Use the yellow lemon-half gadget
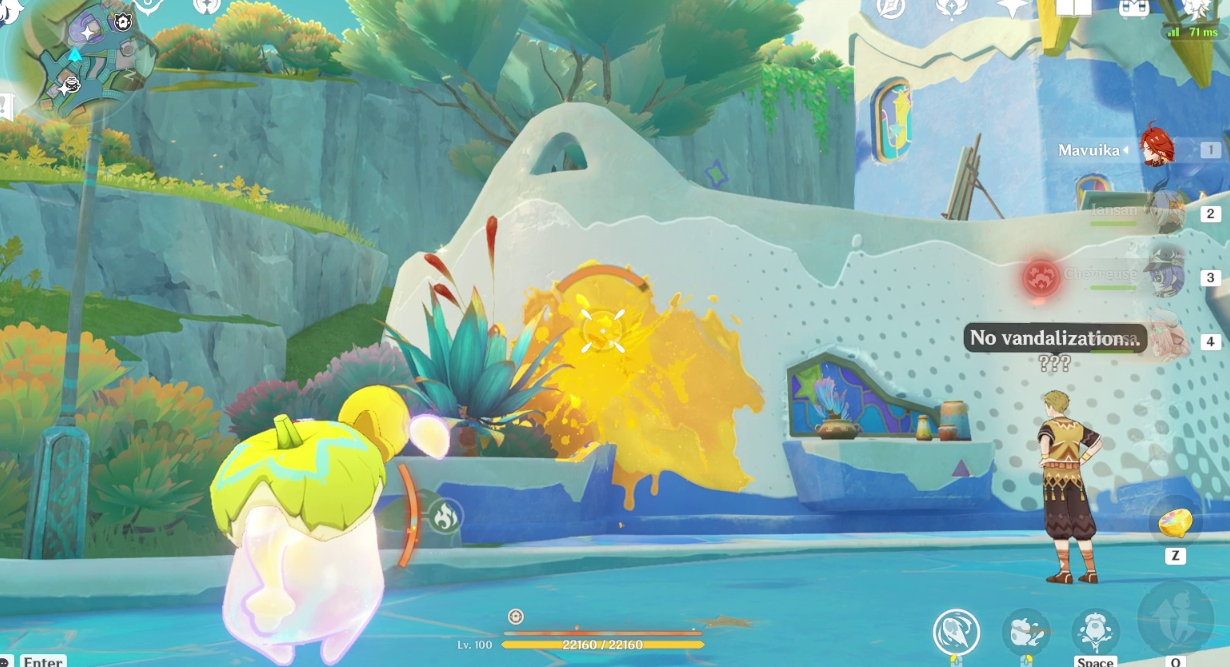1230x667 pixels. click(1174, 522)
